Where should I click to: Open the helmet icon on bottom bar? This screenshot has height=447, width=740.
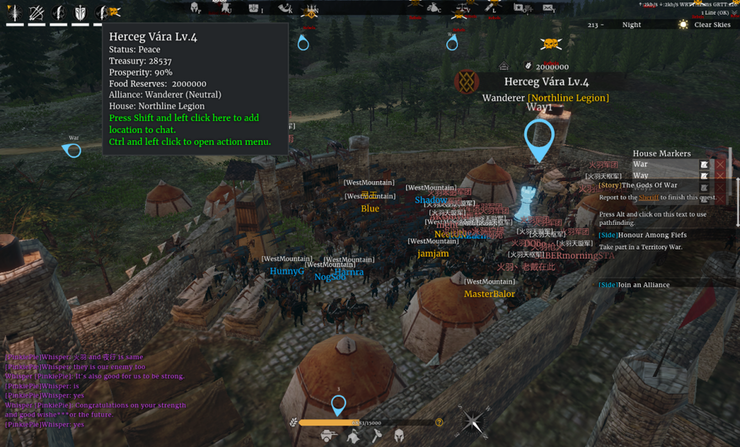pyautogui.click(x=399, y=436)
